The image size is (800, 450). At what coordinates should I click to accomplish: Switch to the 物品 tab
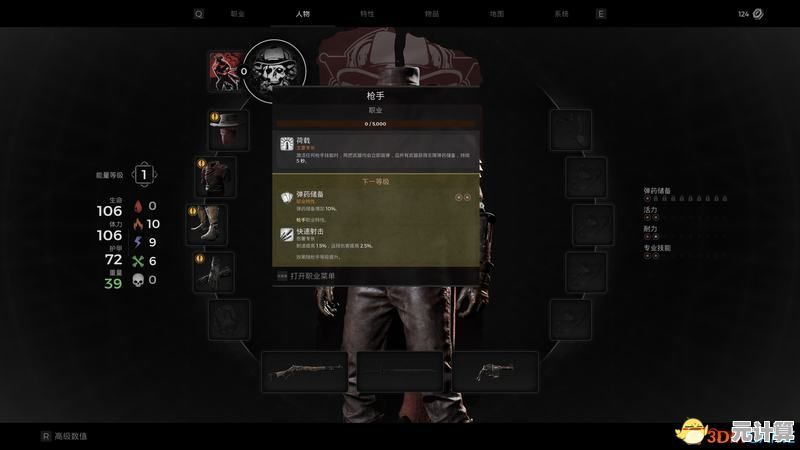click(x=431, y=14)
